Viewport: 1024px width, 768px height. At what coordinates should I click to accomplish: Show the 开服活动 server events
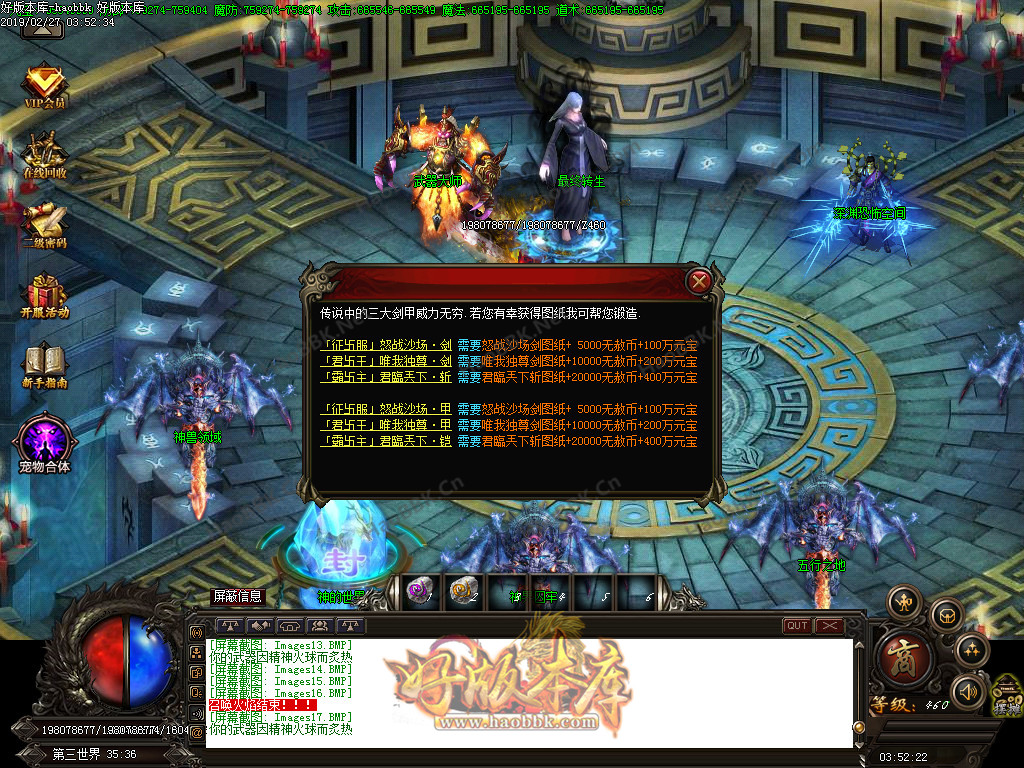click(x=44, y=296)
